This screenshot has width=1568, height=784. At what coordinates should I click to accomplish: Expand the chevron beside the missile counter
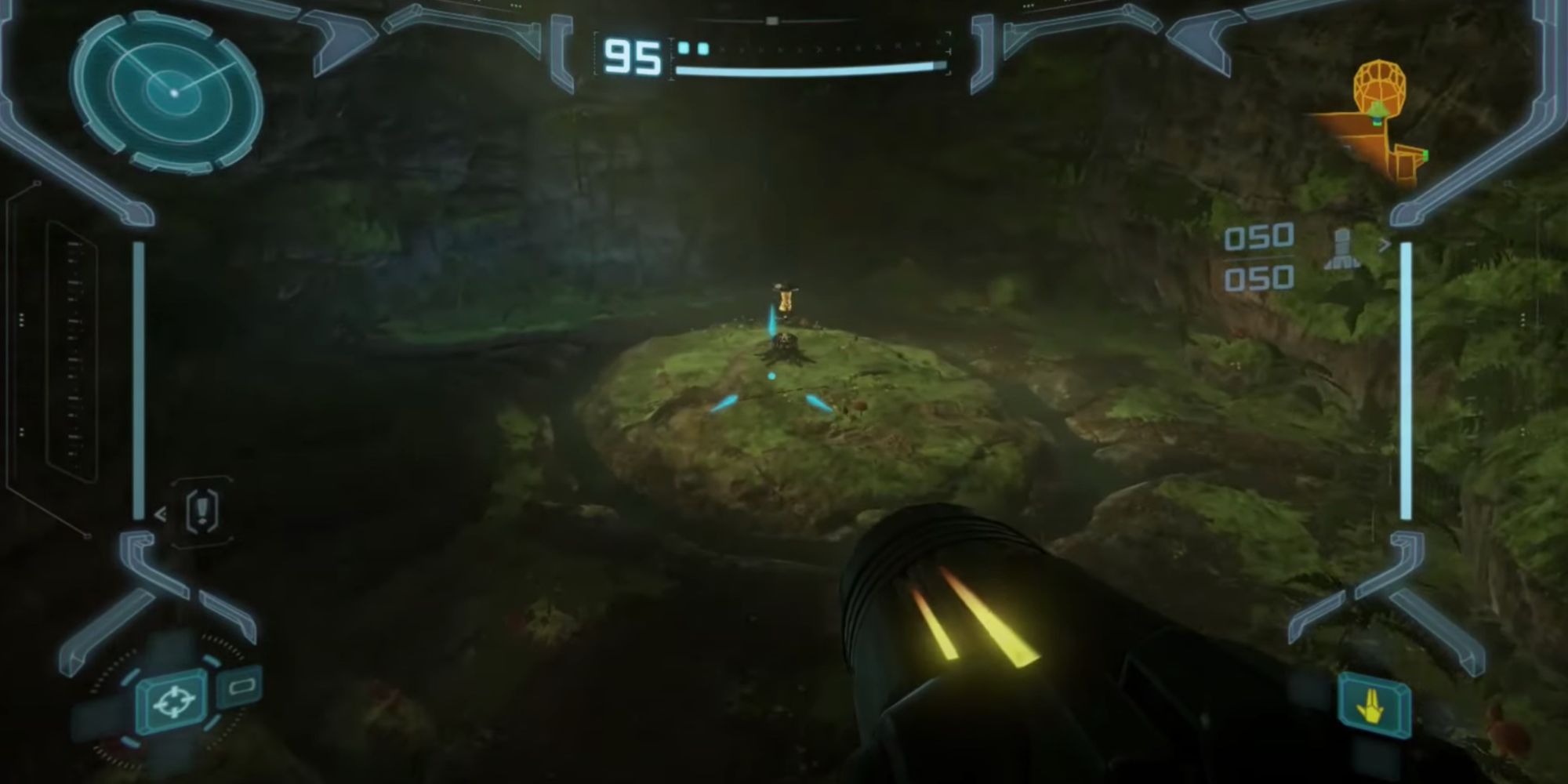[x=1385, y=243]
